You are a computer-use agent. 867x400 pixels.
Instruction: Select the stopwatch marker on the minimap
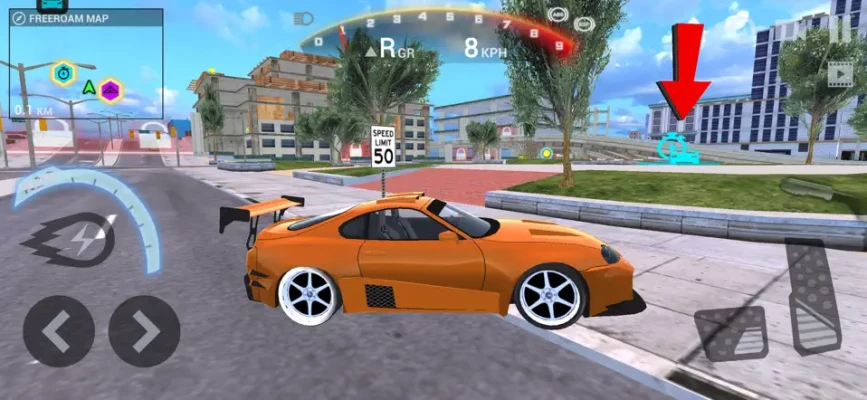point(64,72)
